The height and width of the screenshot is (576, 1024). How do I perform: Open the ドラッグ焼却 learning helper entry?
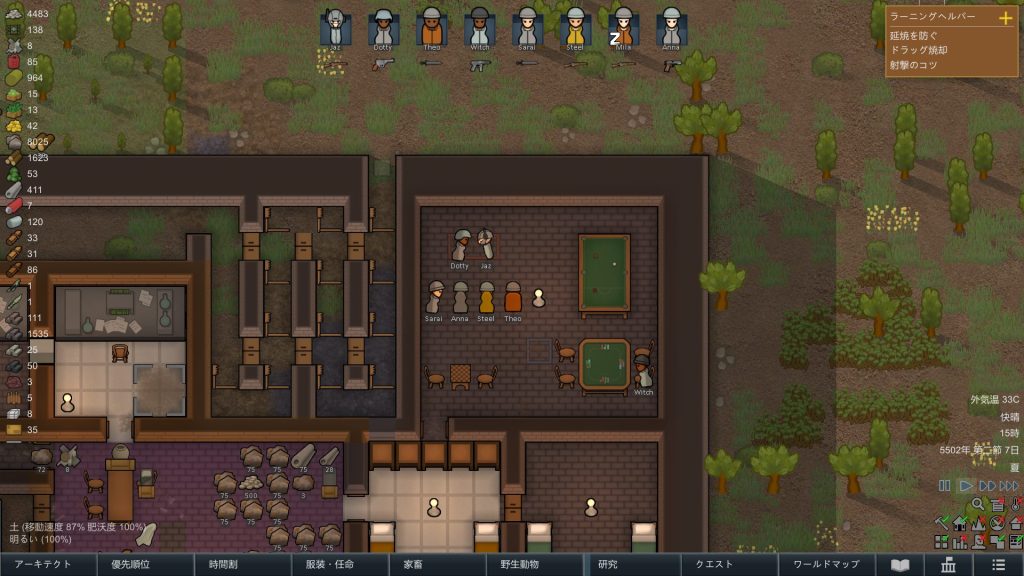[920, 51]
